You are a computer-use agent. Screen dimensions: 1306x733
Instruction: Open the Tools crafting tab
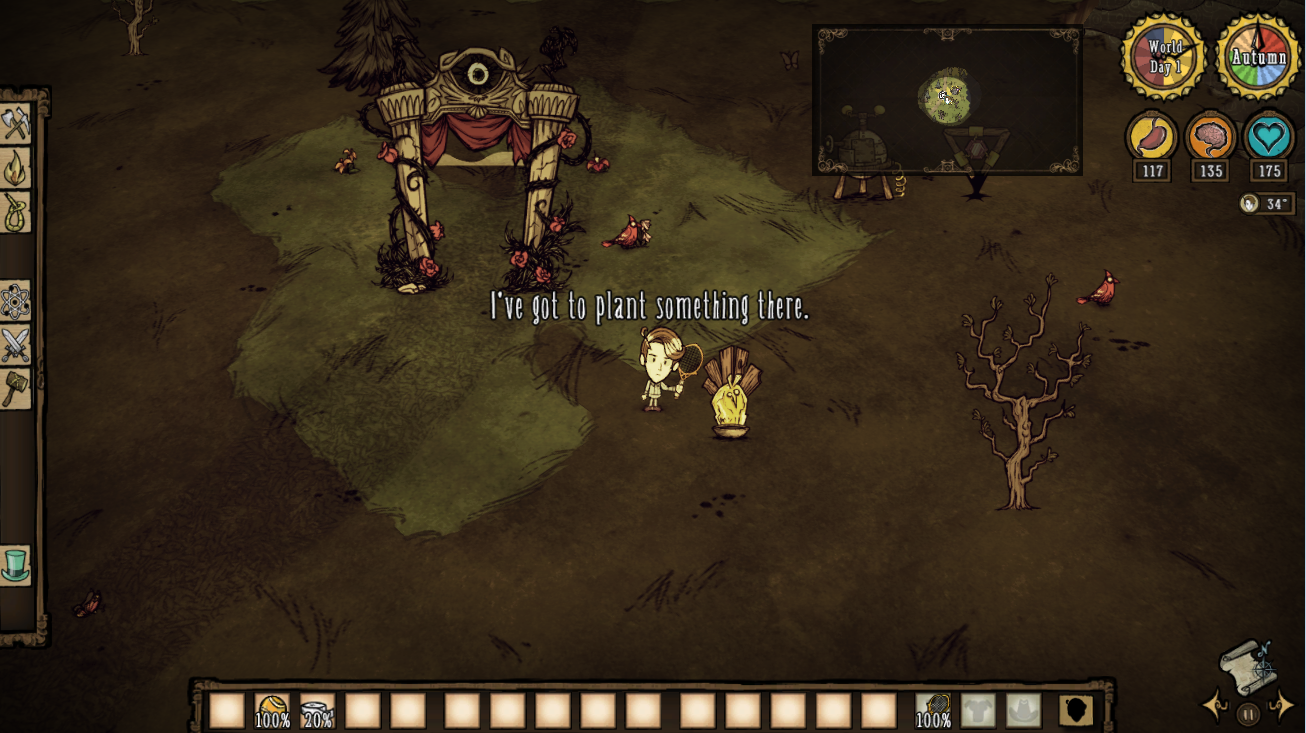click(16, 124)
